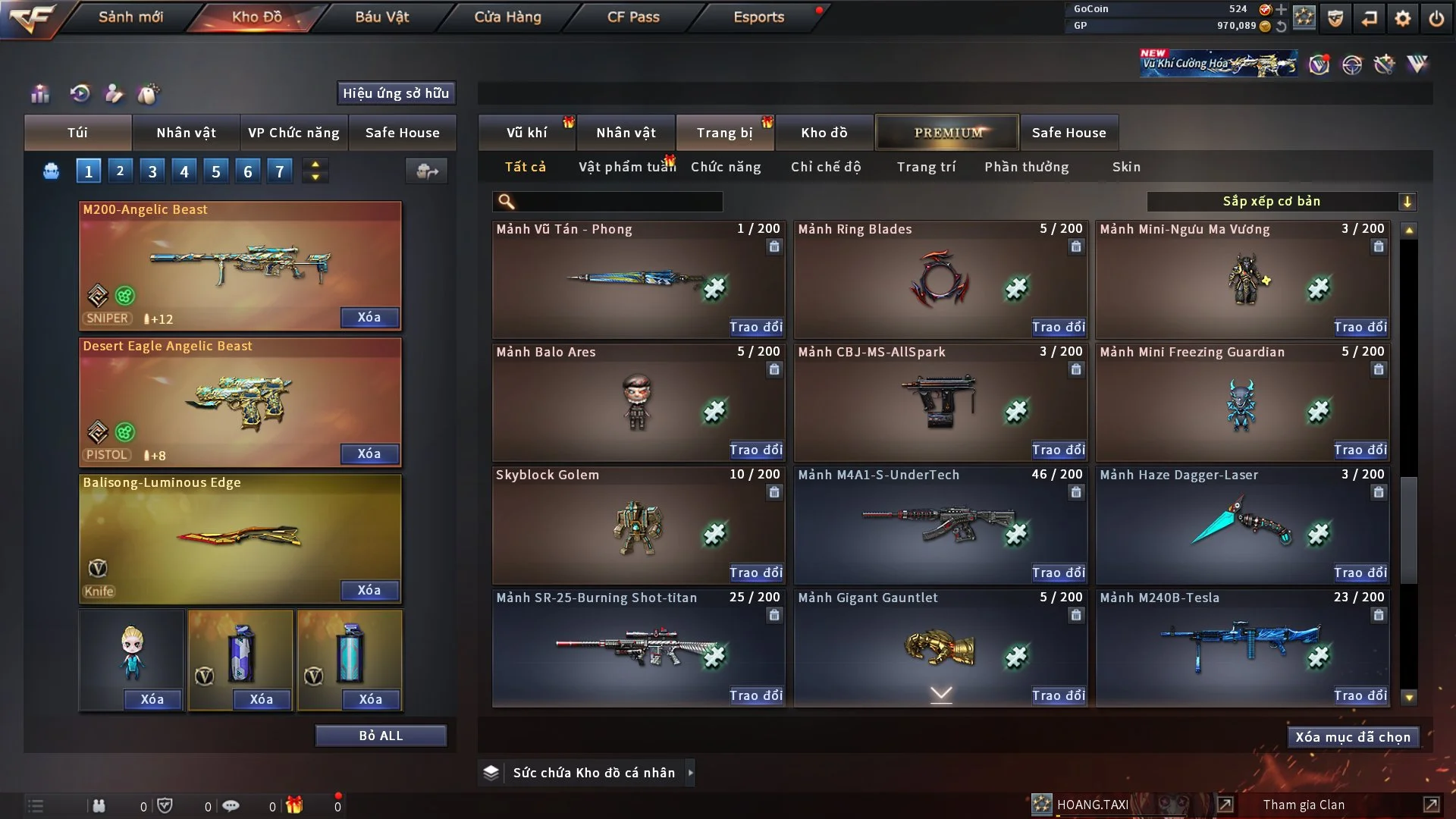Exchange the Mảnh Ring Blades fragment

1058,327
